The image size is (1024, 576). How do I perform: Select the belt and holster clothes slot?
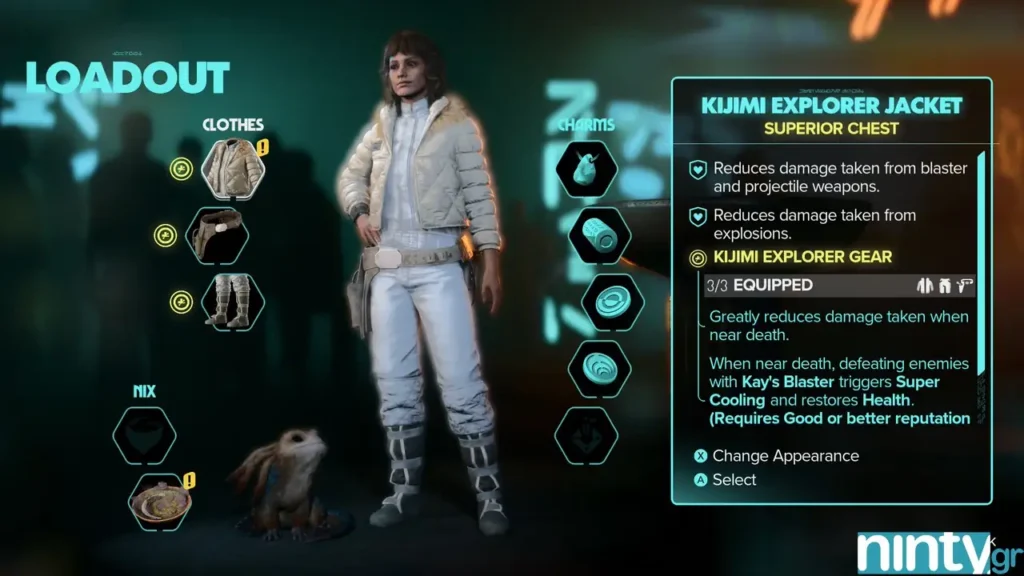[217, 235]
